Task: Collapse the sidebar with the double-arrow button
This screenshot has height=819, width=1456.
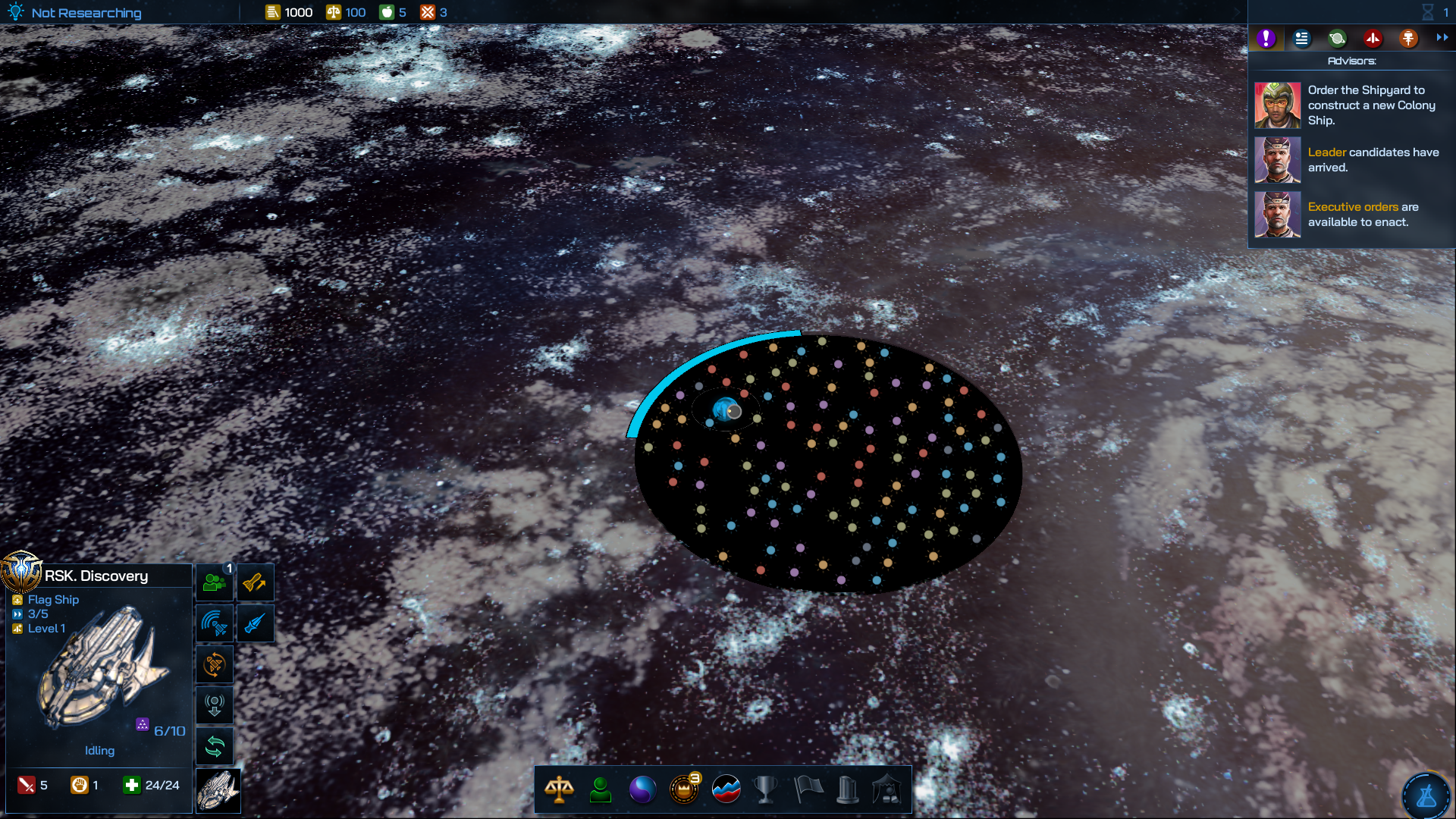Action: 1442,38
